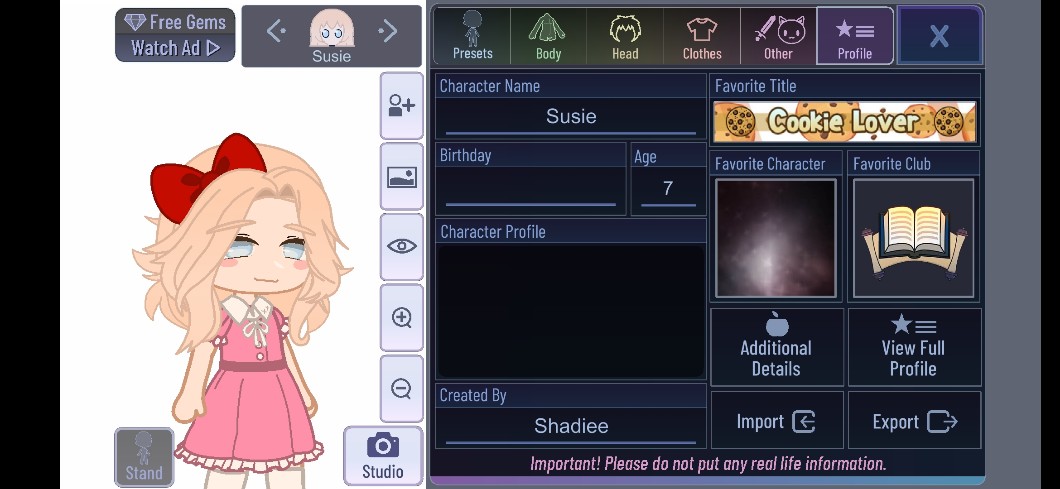This screenshot has width=1060, height=489.
Task: Select the Favorite Club book icon
Action: 913,238
